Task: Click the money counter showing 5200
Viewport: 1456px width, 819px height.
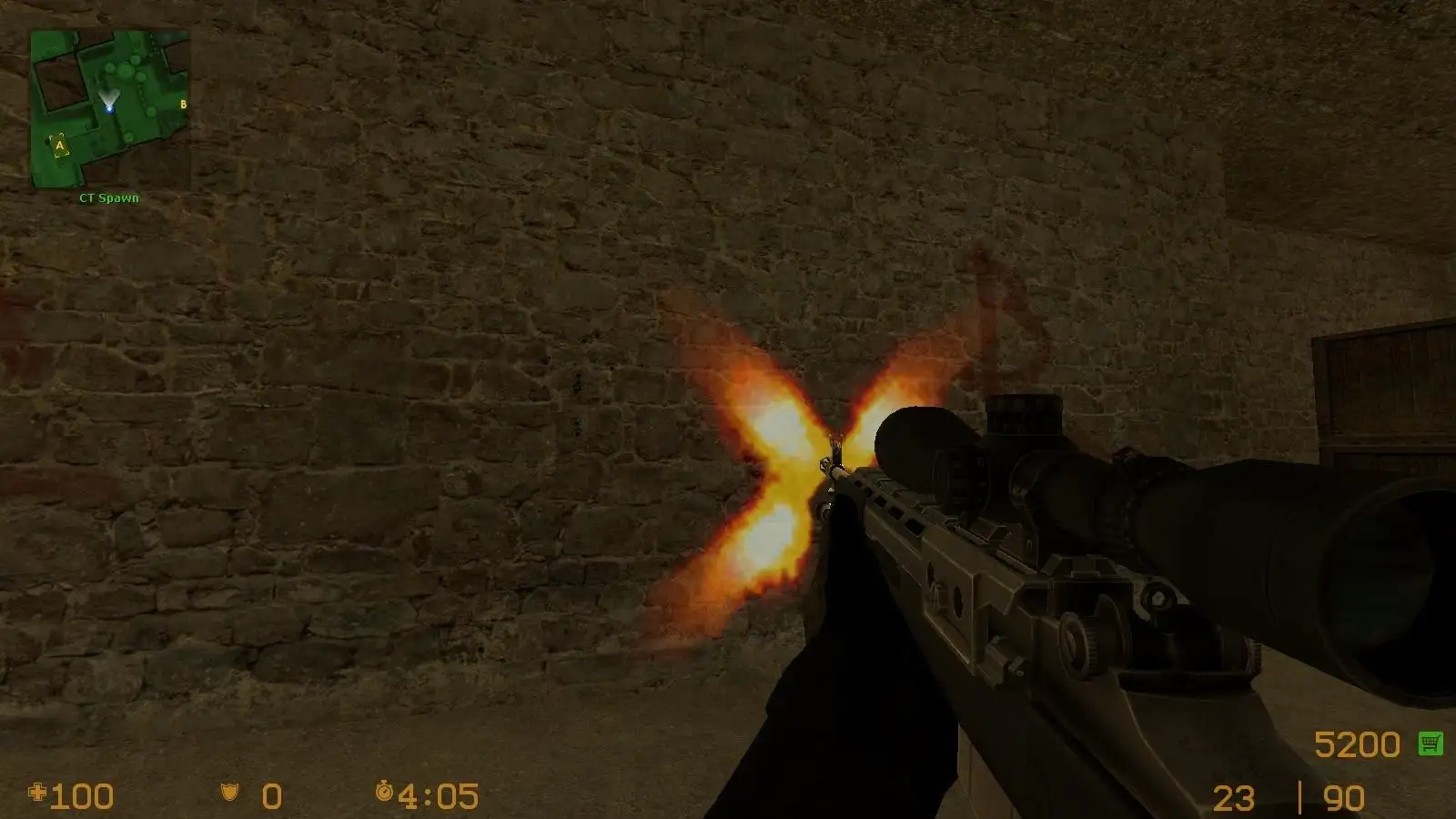Action: 1360,743
